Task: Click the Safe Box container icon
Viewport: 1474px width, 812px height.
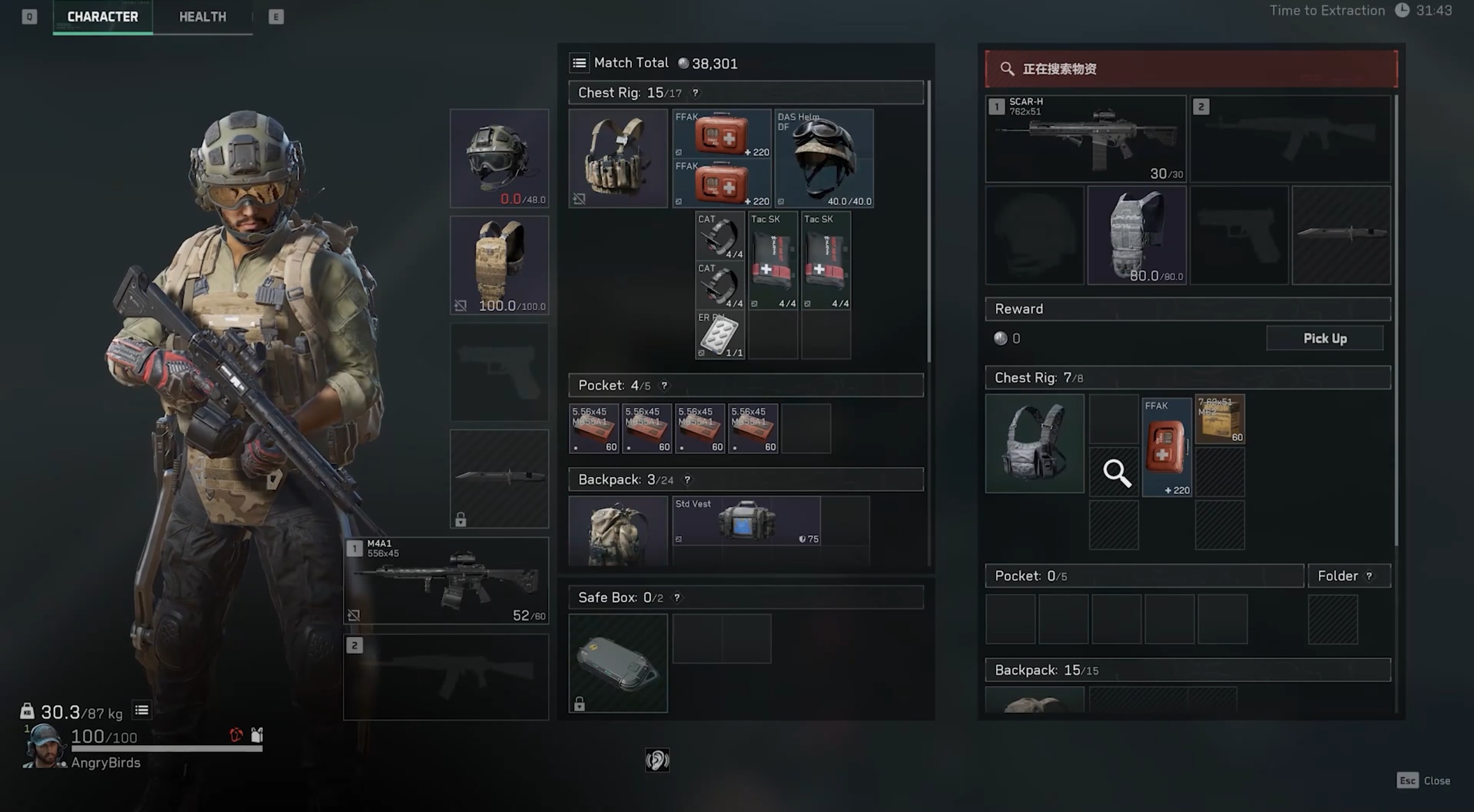Action: click(618, 663)
